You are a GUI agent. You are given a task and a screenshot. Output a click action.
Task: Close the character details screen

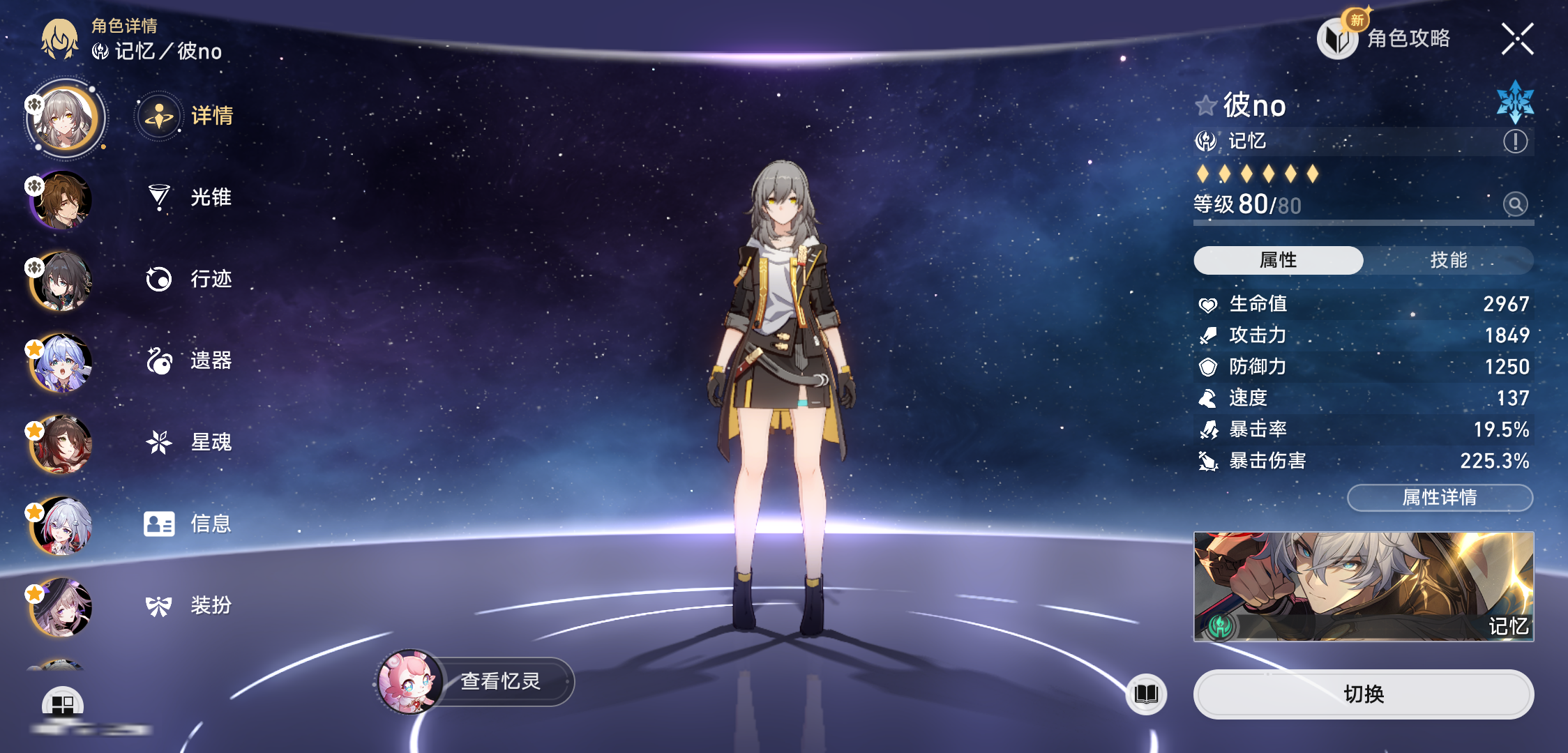click(x=1517, y=38)
